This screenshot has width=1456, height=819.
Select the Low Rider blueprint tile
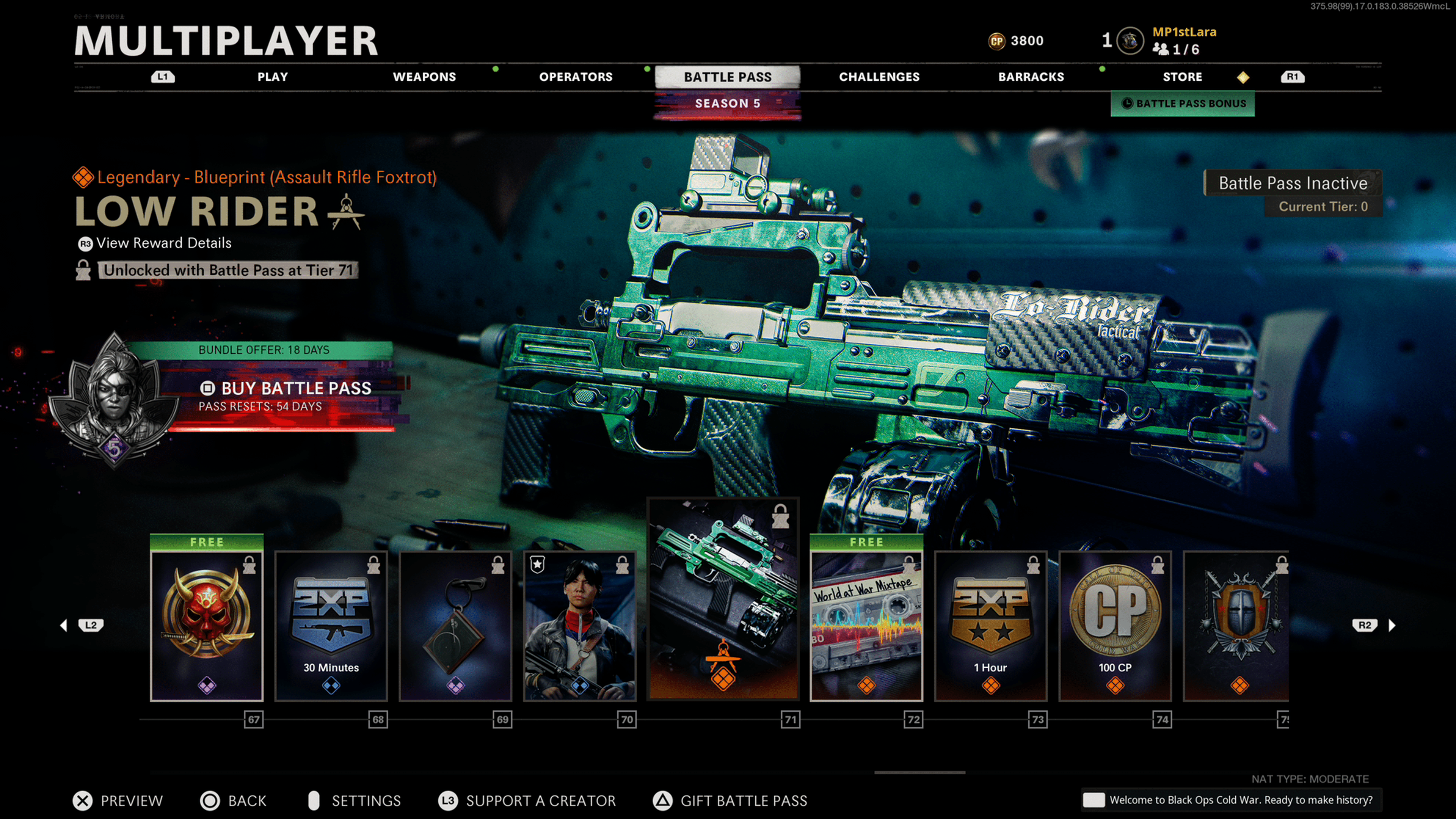(x=723, y=599)
